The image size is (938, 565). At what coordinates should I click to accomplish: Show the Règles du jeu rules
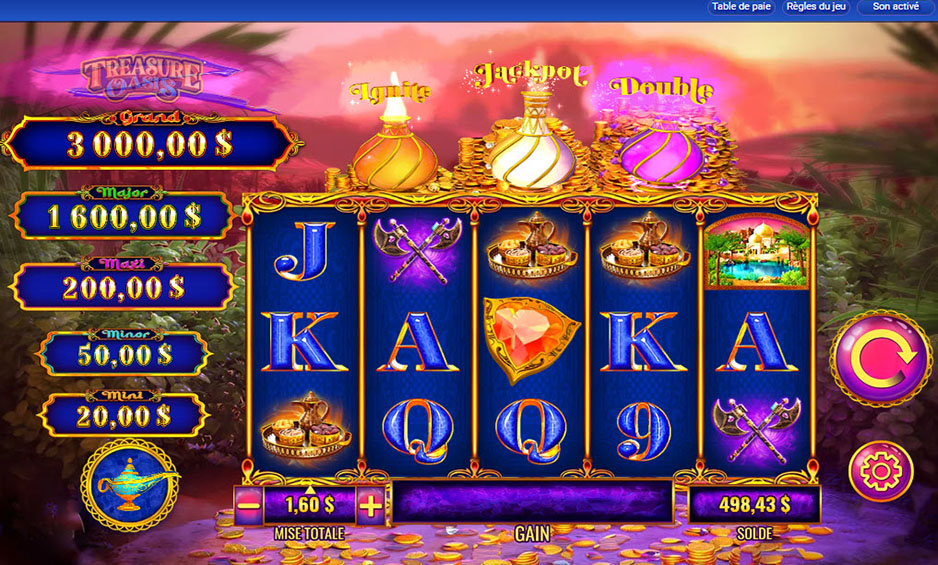pyautogui.click(x=817, y=7)
